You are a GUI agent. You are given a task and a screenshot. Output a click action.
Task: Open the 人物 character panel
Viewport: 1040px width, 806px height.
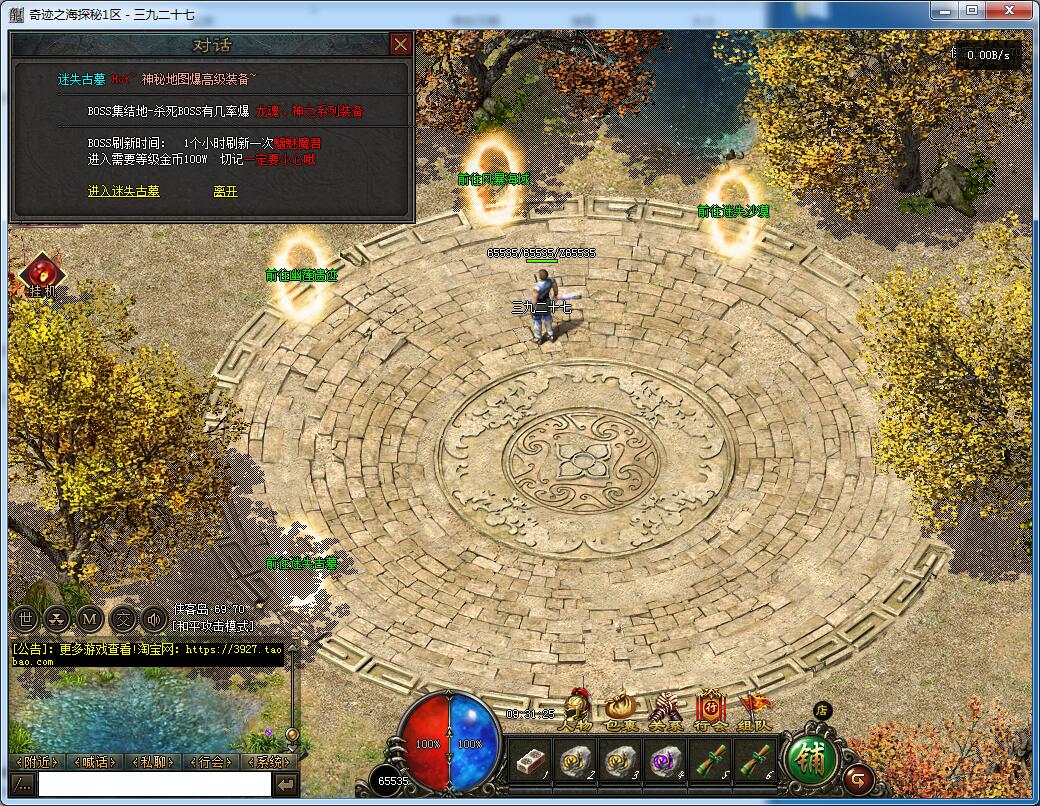coord(574,711)
